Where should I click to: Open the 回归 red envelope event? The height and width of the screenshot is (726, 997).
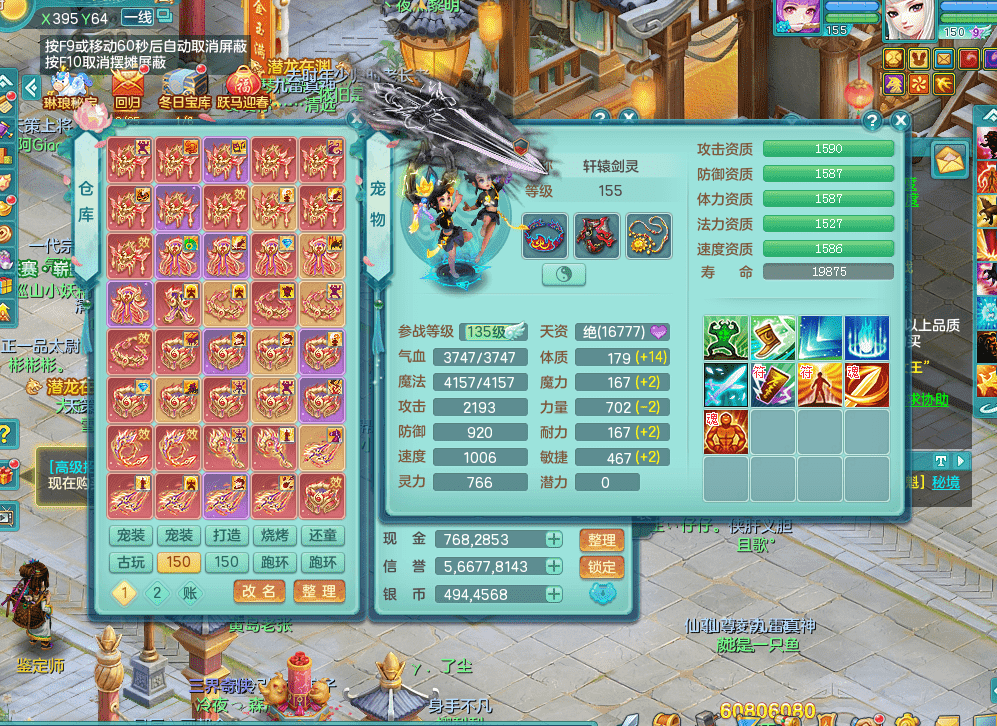pos(127,87)
